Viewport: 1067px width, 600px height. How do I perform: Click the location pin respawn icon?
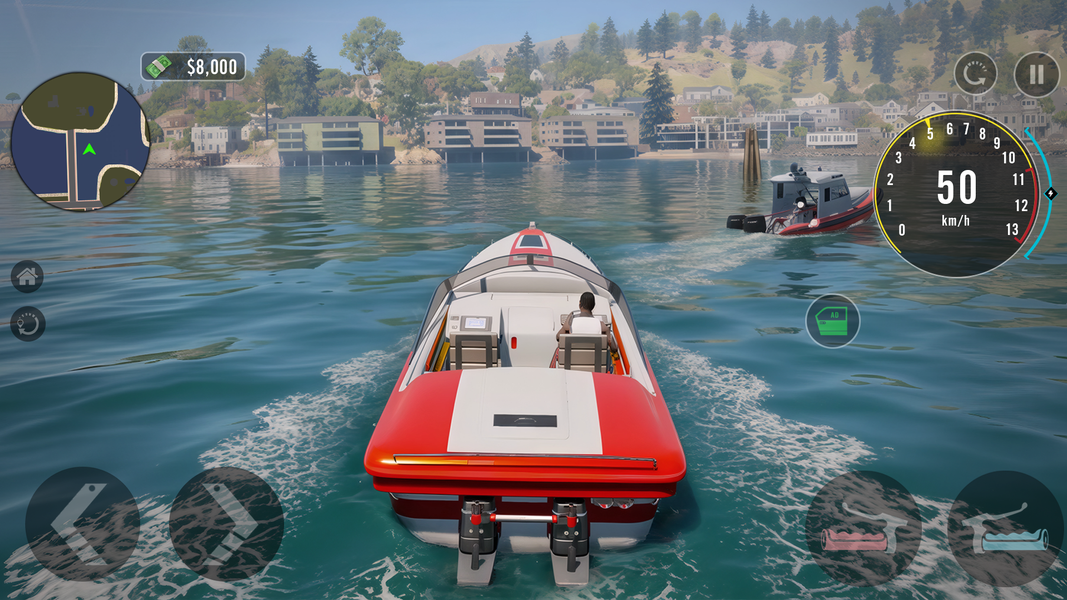pos(27,323)
